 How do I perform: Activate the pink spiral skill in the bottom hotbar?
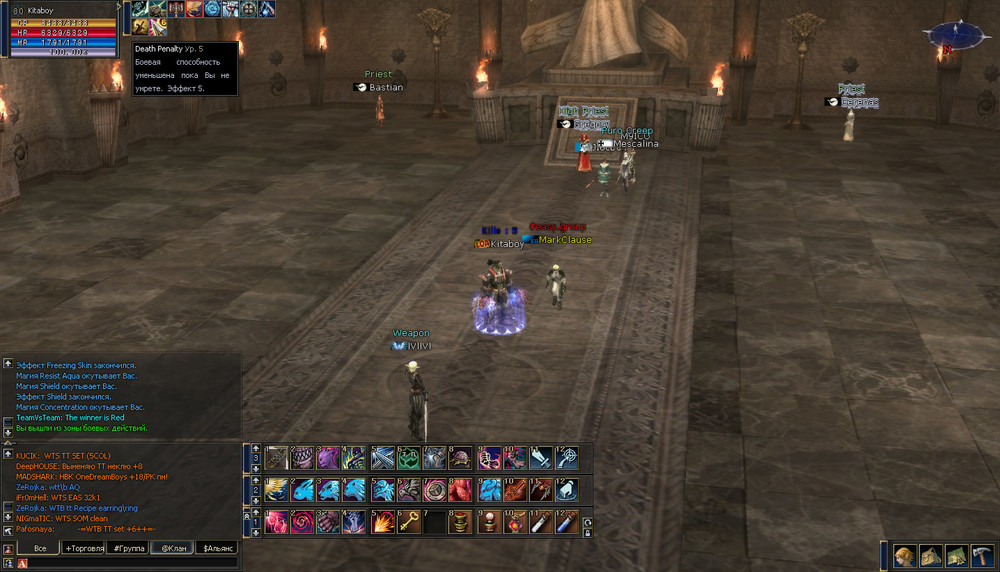(302, 522)
